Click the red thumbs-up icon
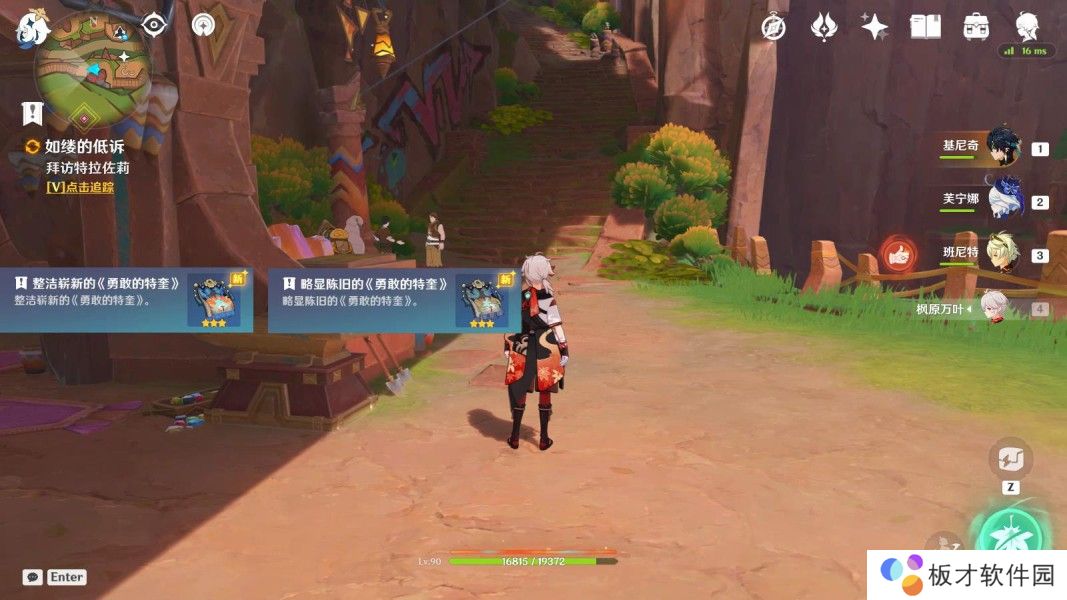1067x600 pixels. click(x=897, y=255)
